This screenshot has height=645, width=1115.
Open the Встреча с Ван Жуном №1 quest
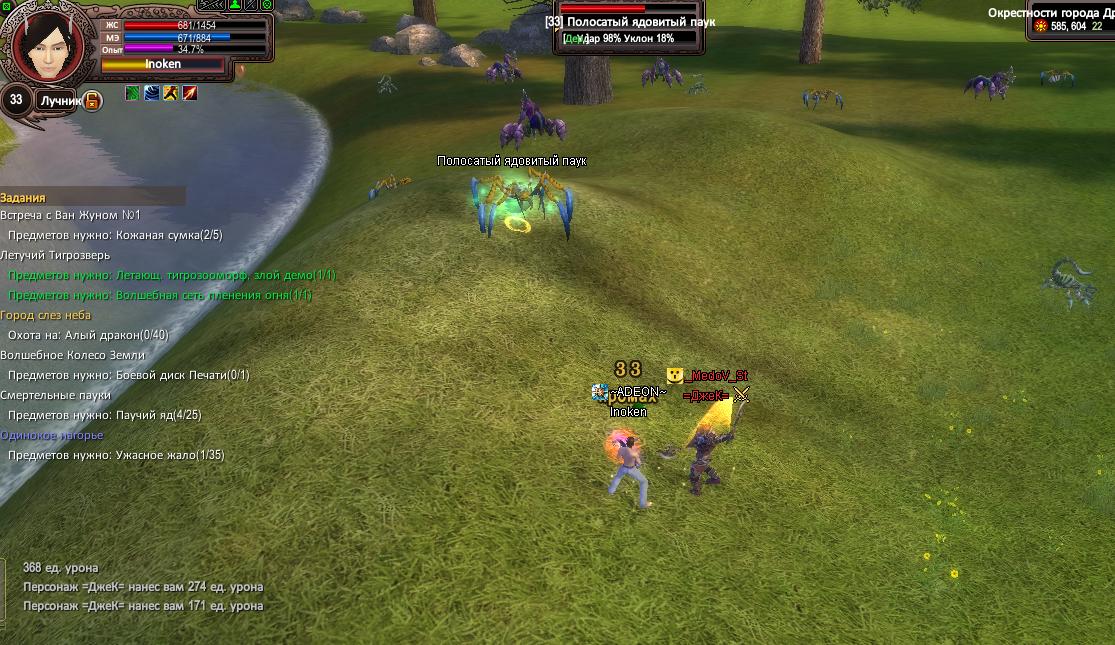click(x=71, y=215)
